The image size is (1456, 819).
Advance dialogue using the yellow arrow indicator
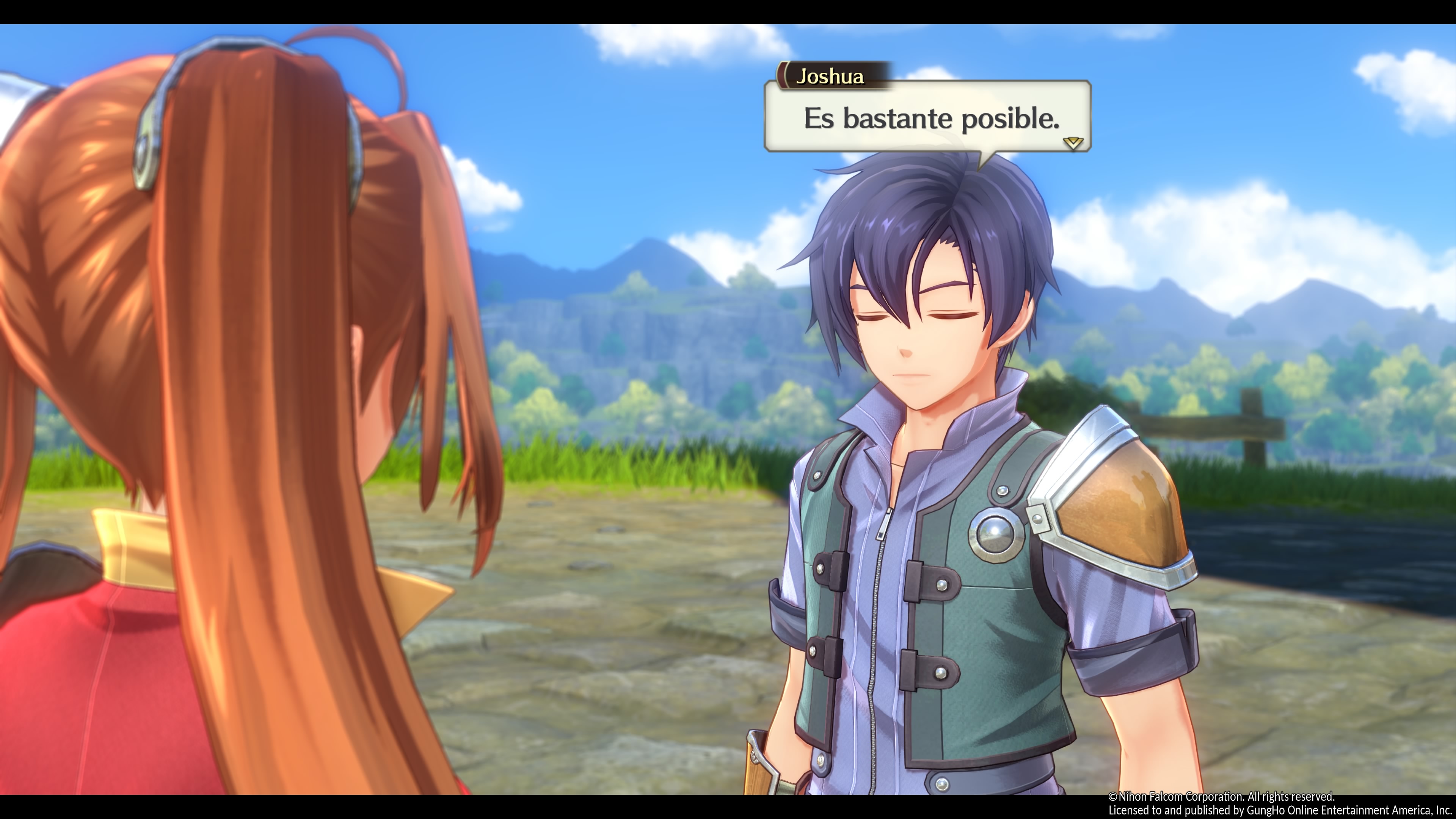click(1072, 143)
